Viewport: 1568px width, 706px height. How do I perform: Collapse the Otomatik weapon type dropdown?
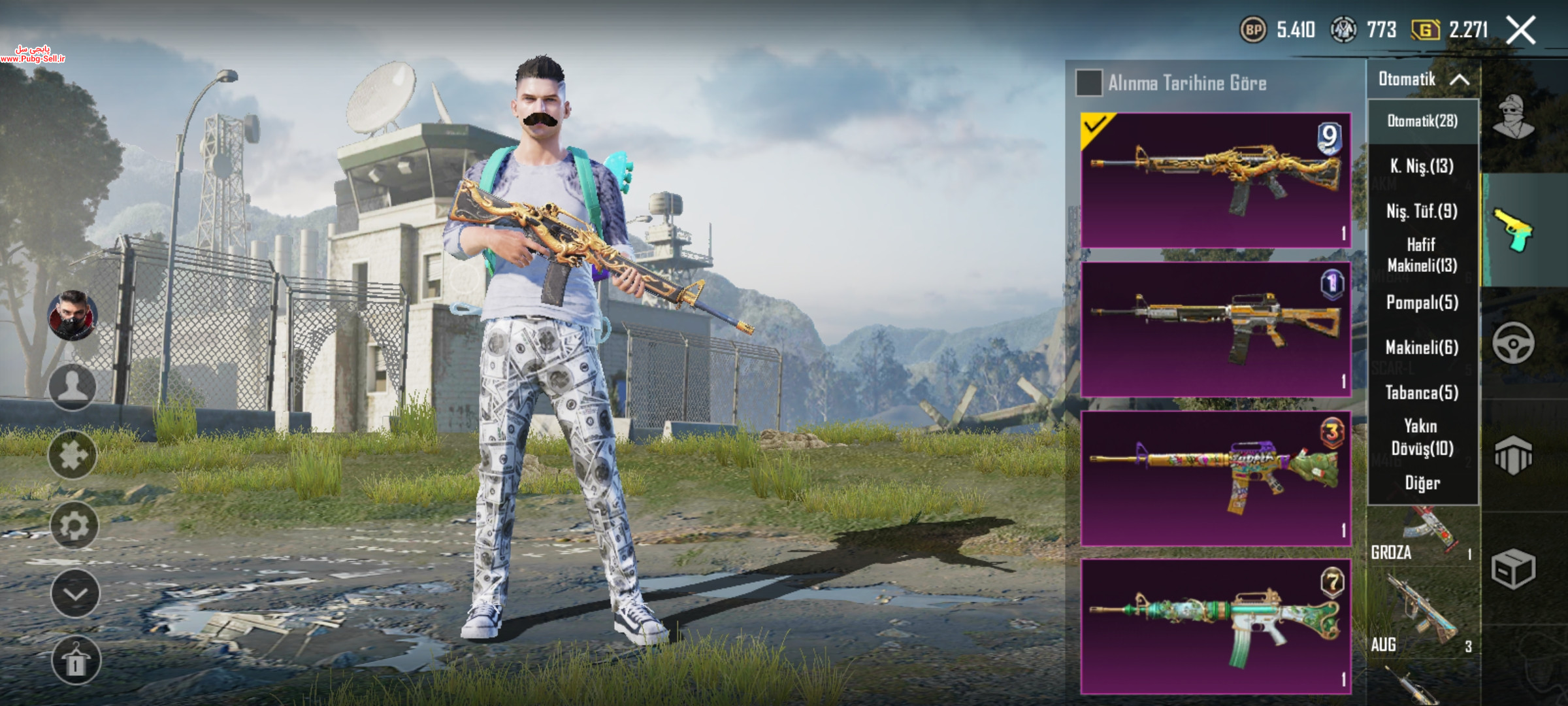1424,80
